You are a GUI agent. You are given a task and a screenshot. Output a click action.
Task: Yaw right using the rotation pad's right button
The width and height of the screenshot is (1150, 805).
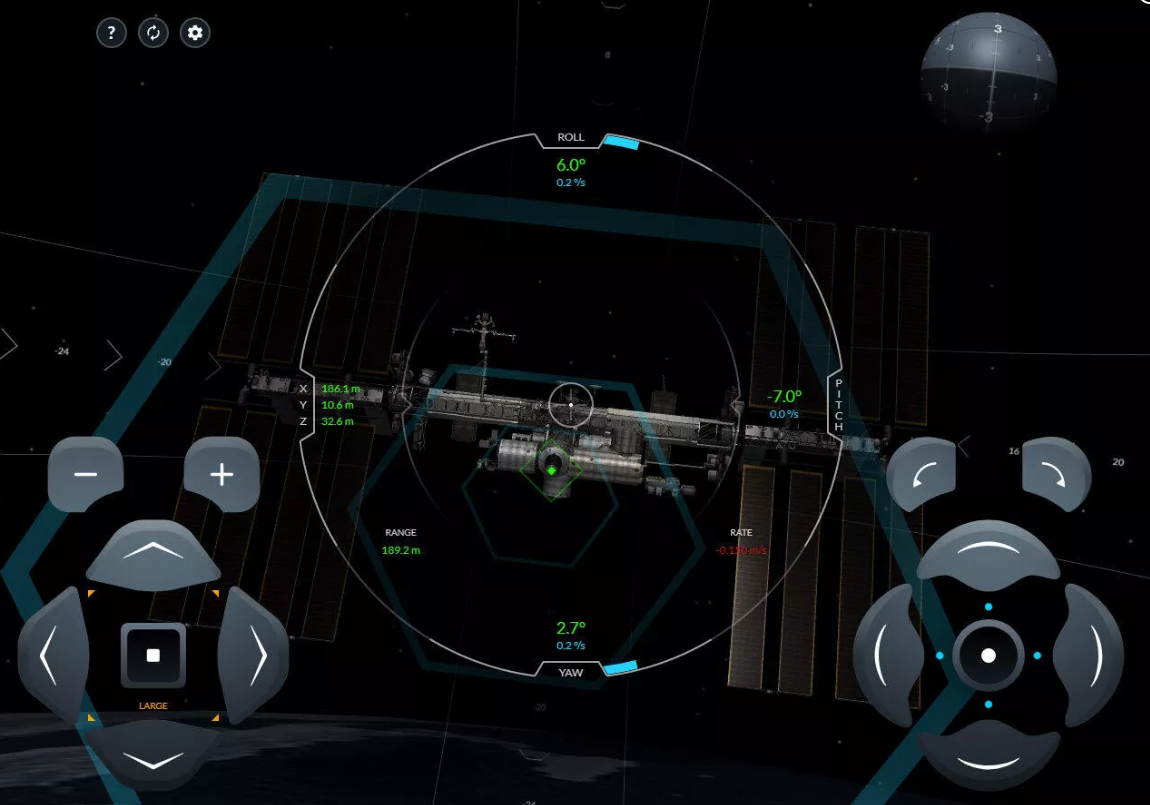pyautogui.click(x=1090, y=656)
